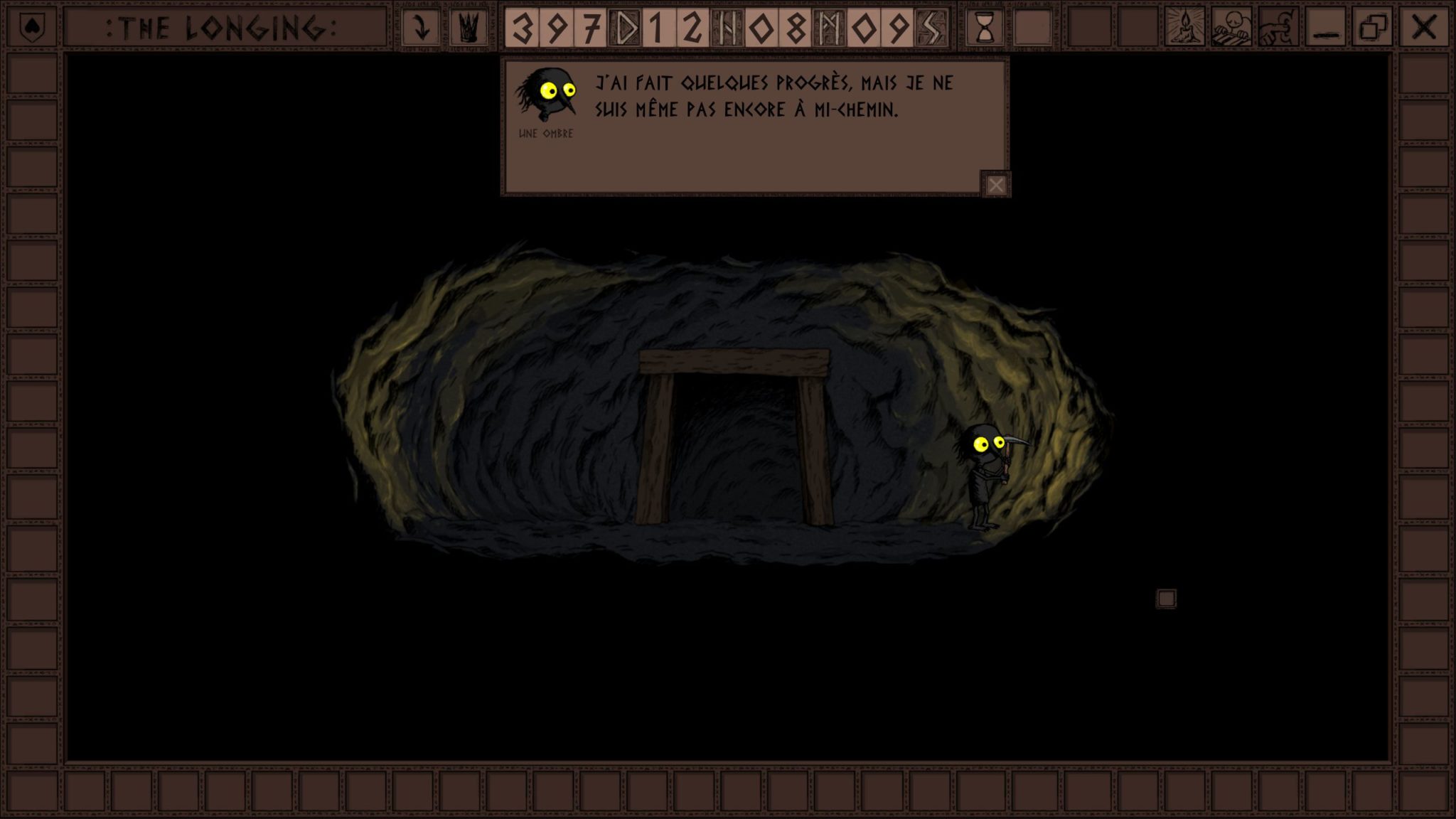Click the shield spade icon

point(31,28)
